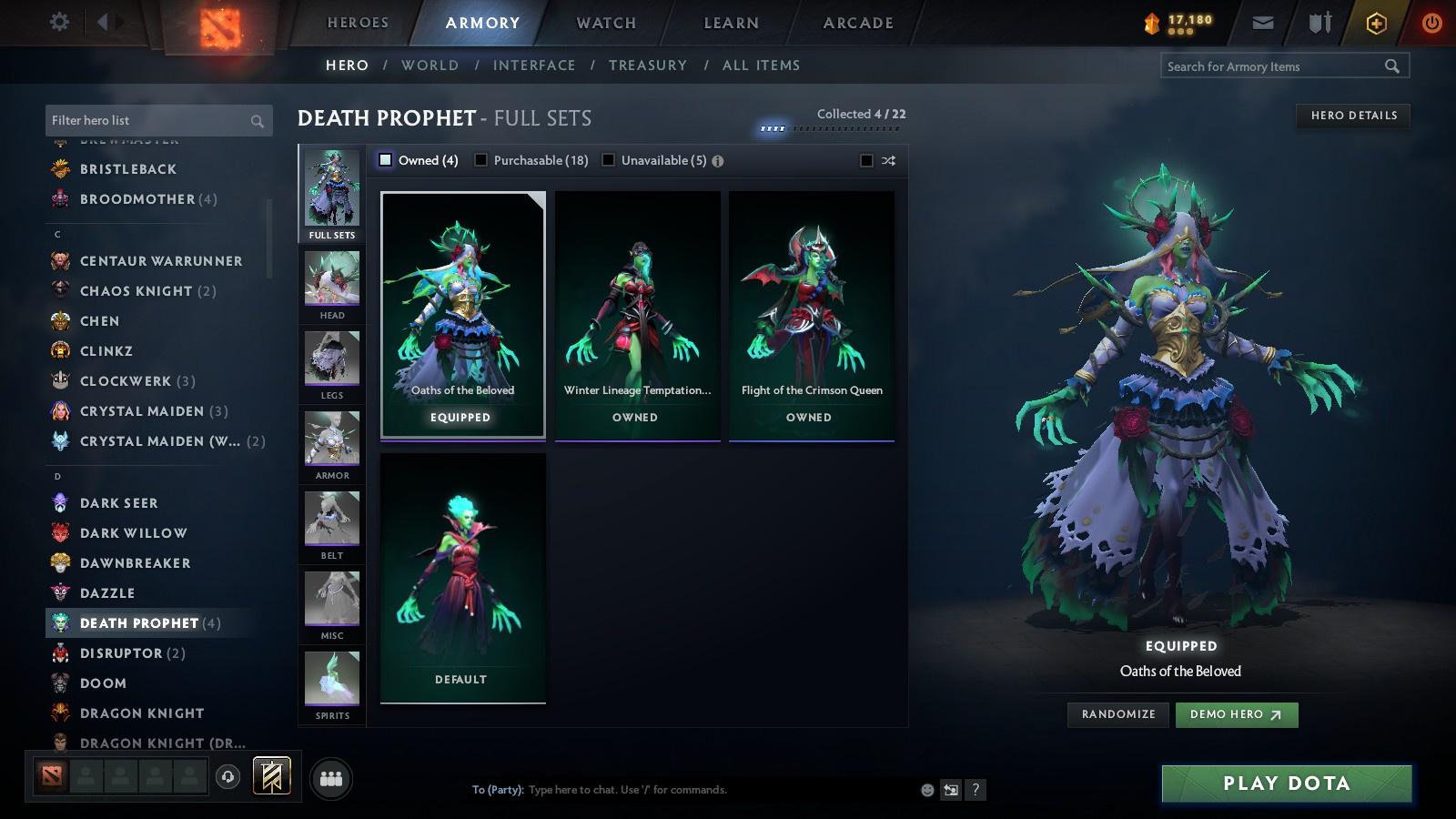Viewport: 1456px width, 819px height.
Task: Open the mail notifications icon
Action: [x=1263, y=20]
